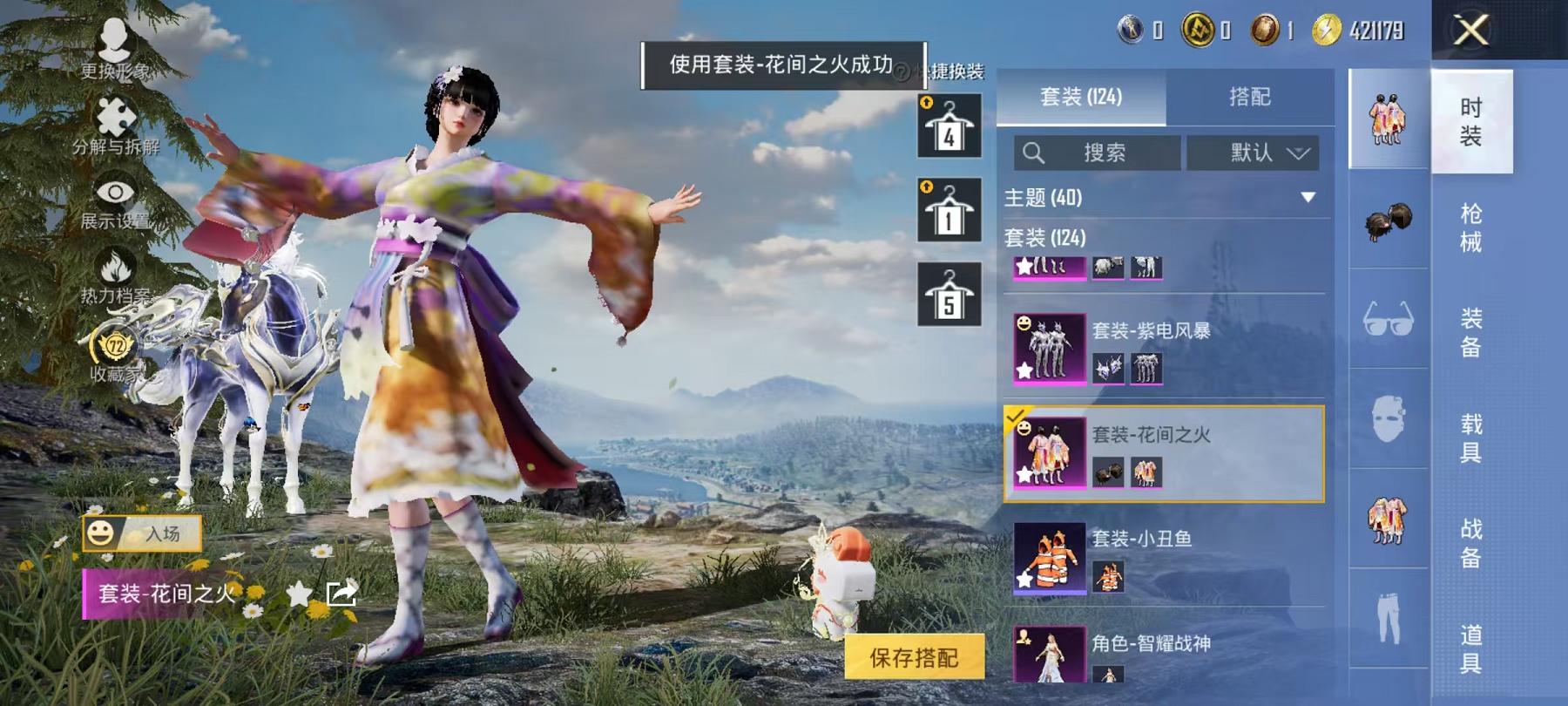Open 展示设置 via the eye icon
This screenshot has width=1568, height=706.
coord(116,190)
